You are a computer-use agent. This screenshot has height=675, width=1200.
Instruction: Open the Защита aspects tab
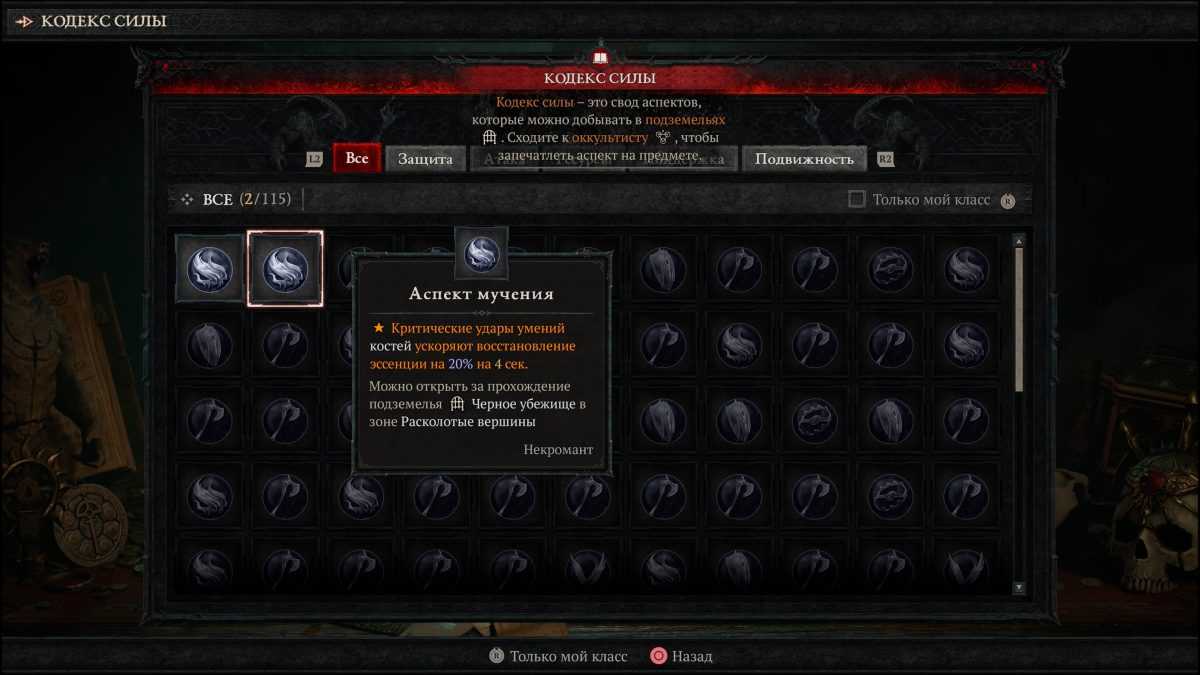point(425,159)
